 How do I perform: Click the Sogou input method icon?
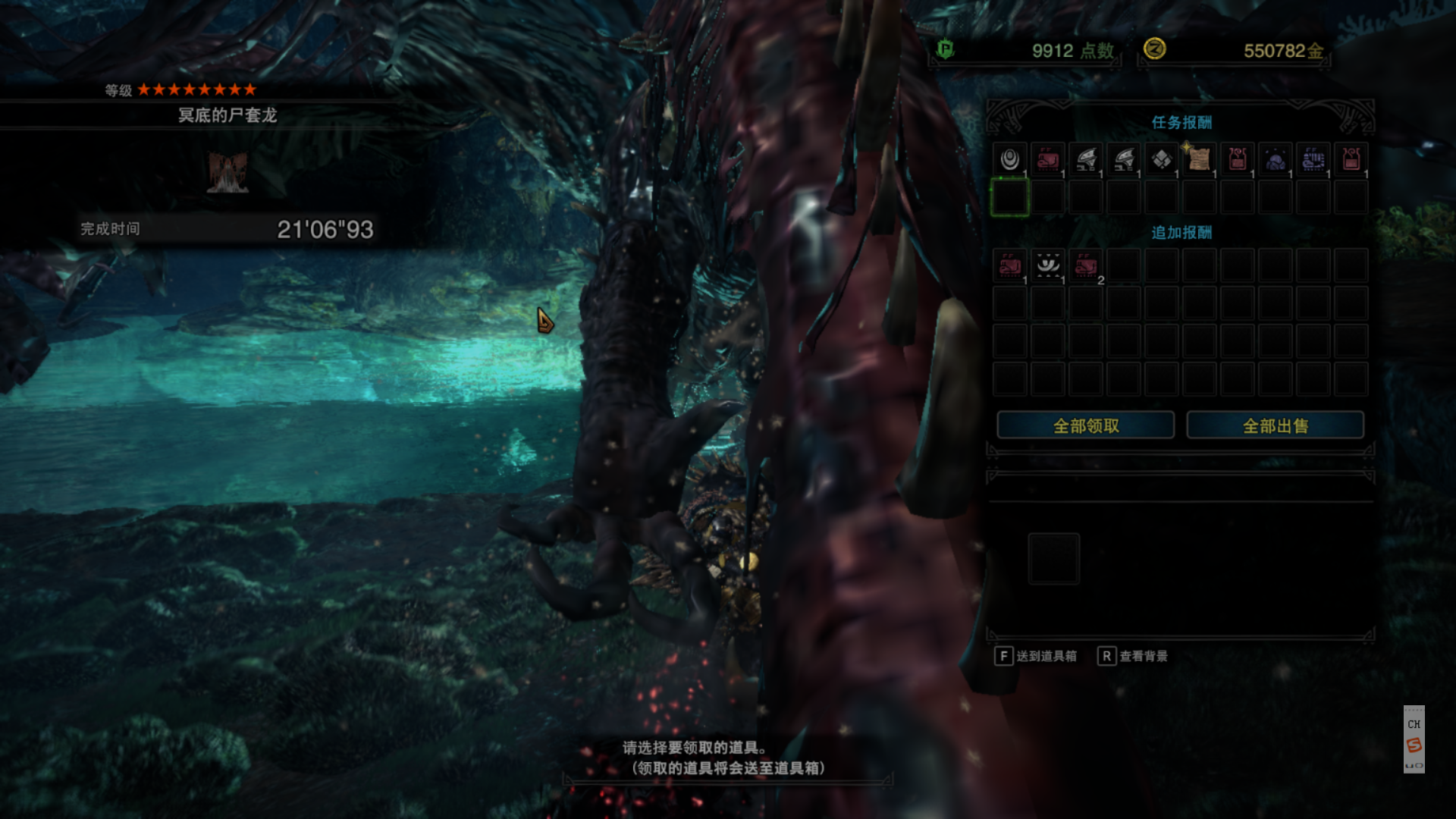[x=1414, y=745]
